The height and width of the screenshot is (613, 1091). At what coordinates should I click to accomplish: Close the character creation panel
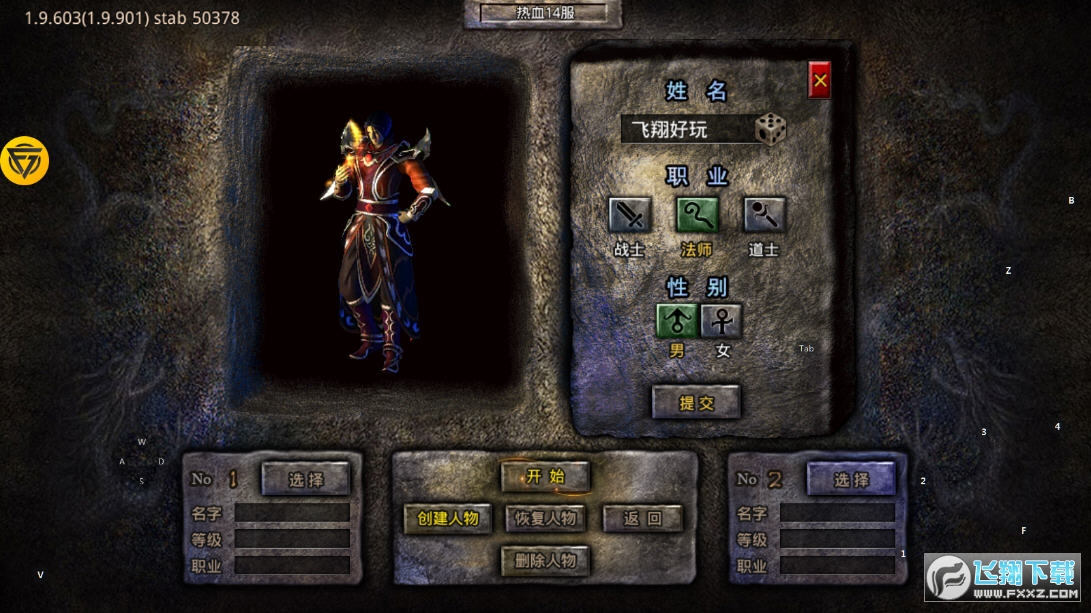(820, 80)
